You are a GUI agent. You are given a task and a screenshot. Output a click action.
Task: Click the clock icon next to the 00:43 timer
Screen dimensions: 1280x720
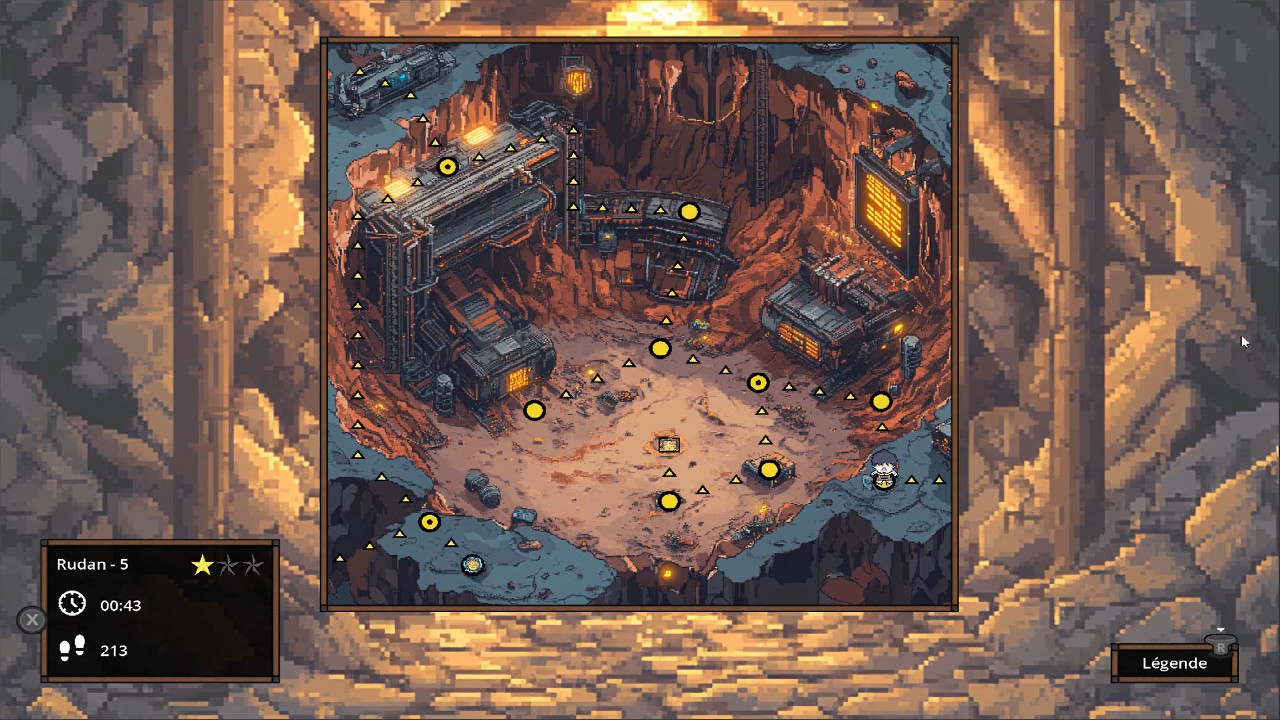pos(71,604)
